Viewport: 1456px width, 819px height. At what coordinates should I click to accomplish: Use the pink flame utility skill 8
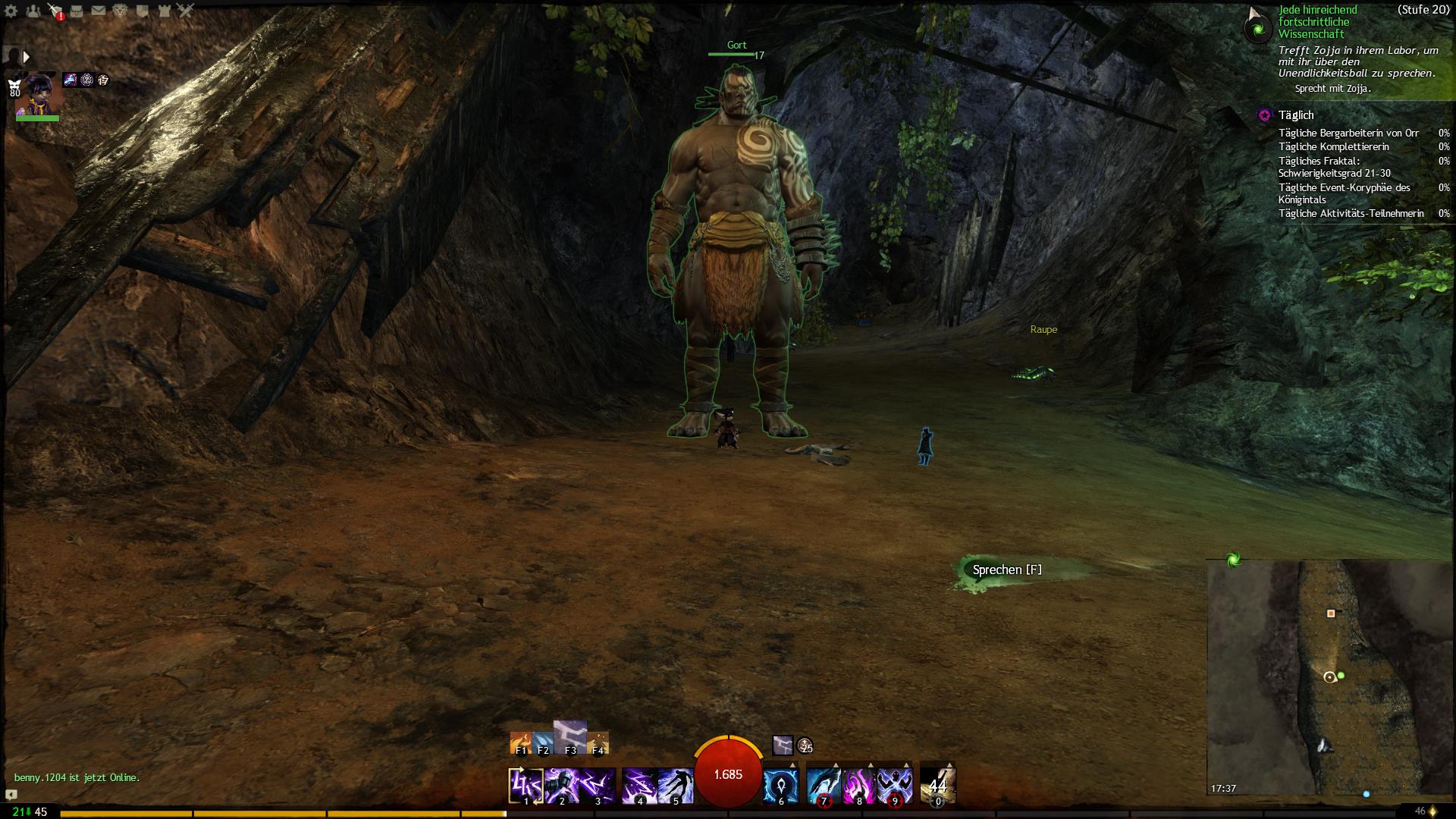click(859, 786)
